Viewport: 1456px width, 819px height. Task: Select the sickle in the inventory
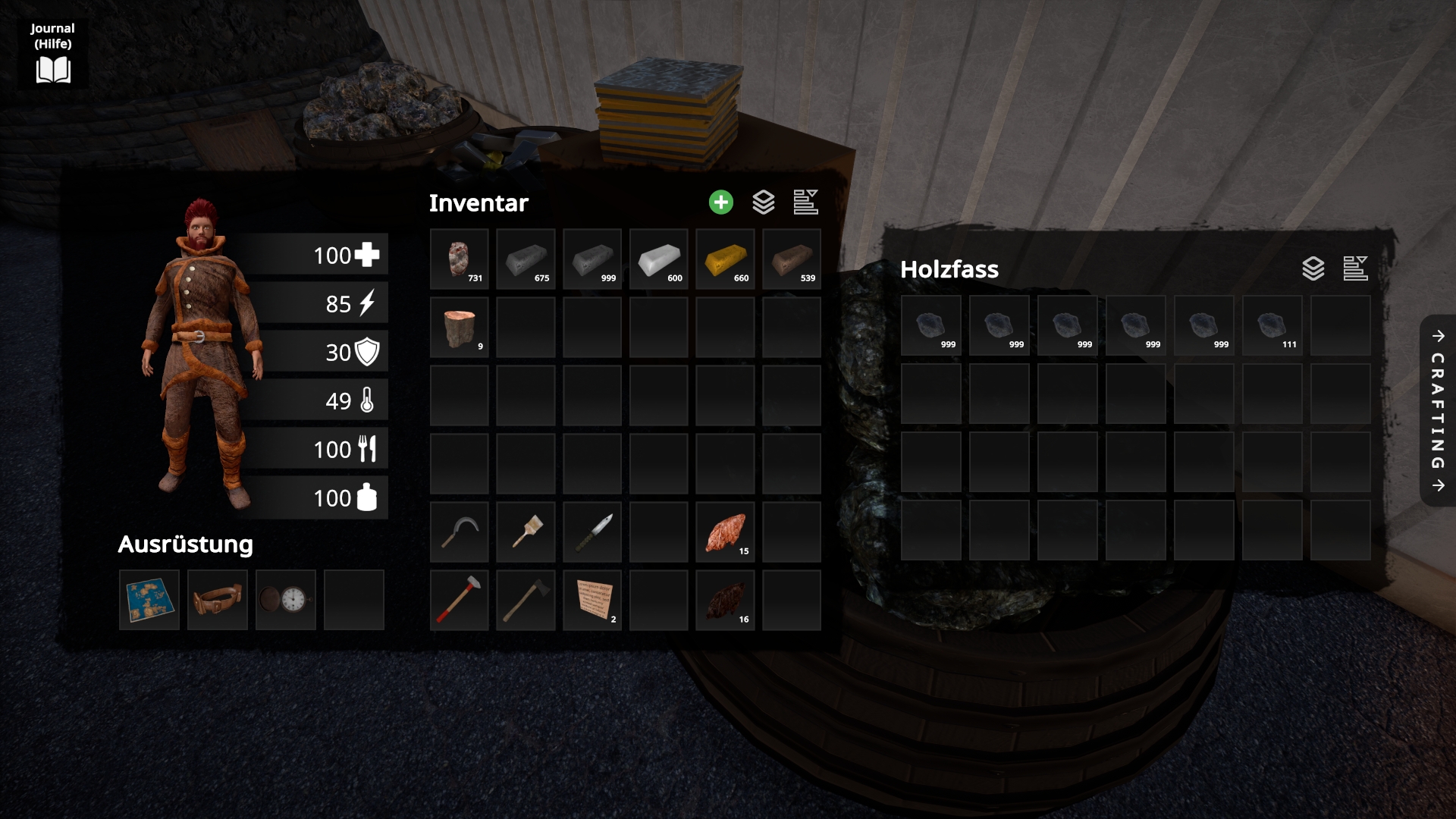coord(459,532)
